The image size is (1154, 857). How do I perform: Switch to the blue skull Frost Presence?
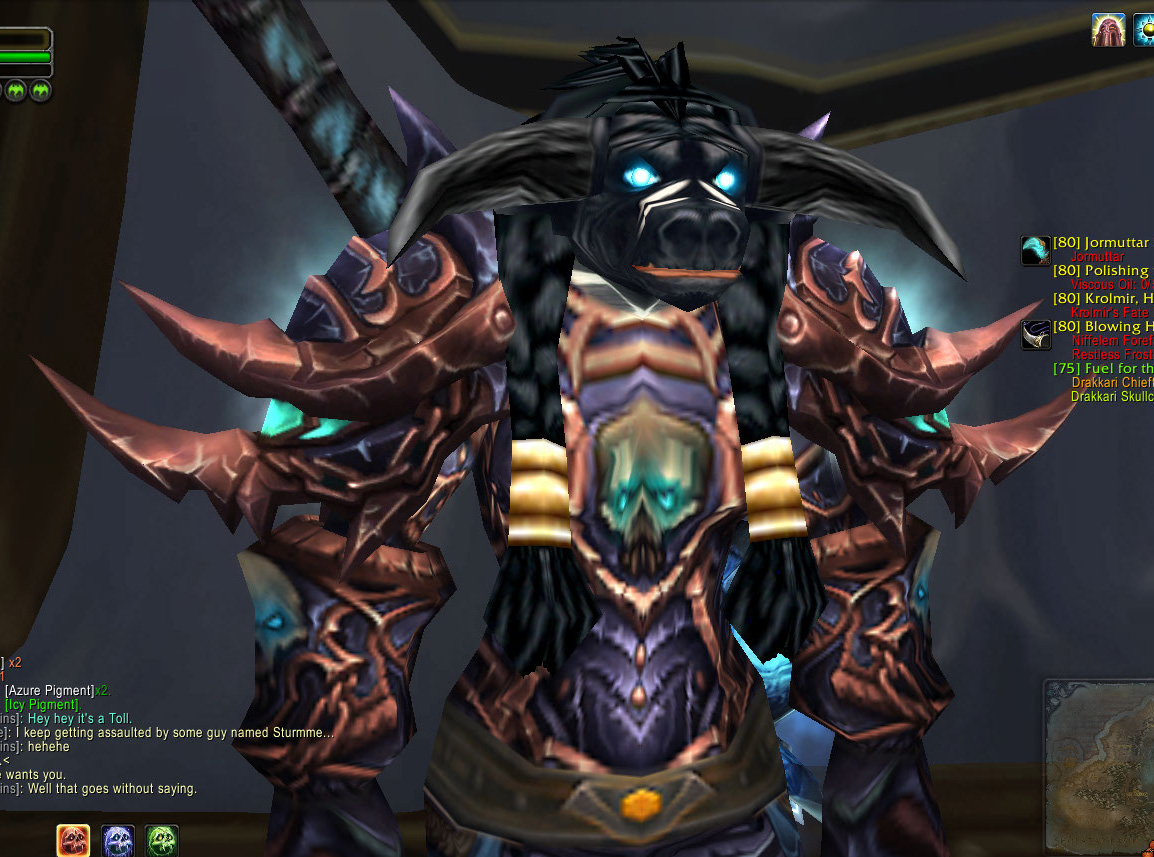click(x=118, y=839)
